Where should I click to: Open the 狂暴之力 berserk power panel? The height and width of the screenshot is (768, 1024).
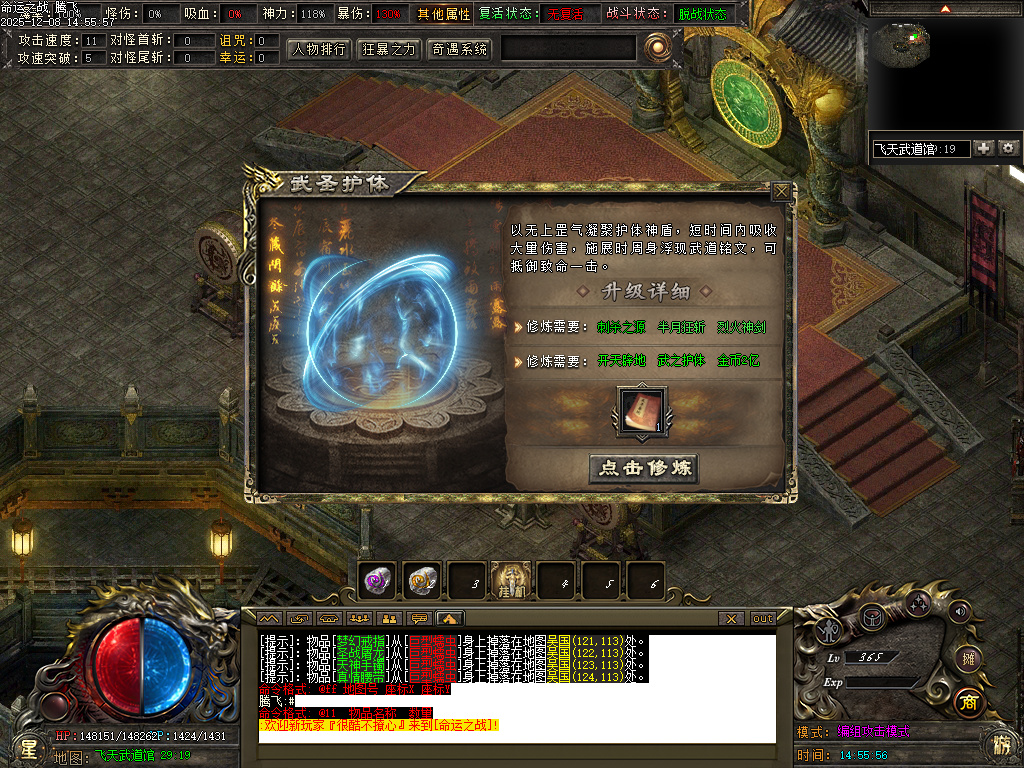point(389,49)
